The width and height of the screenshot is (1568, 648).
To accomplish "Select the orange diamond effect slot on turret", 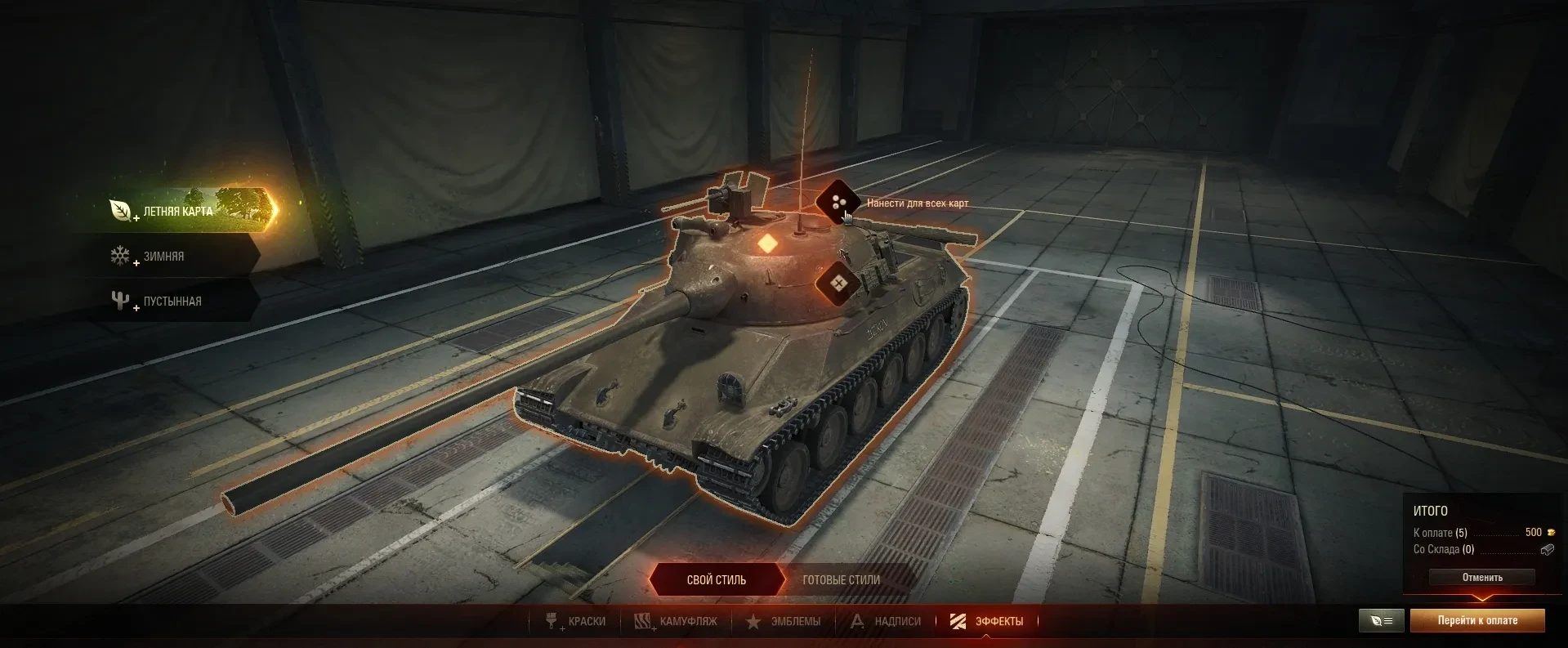I will (x=767, y=244).
